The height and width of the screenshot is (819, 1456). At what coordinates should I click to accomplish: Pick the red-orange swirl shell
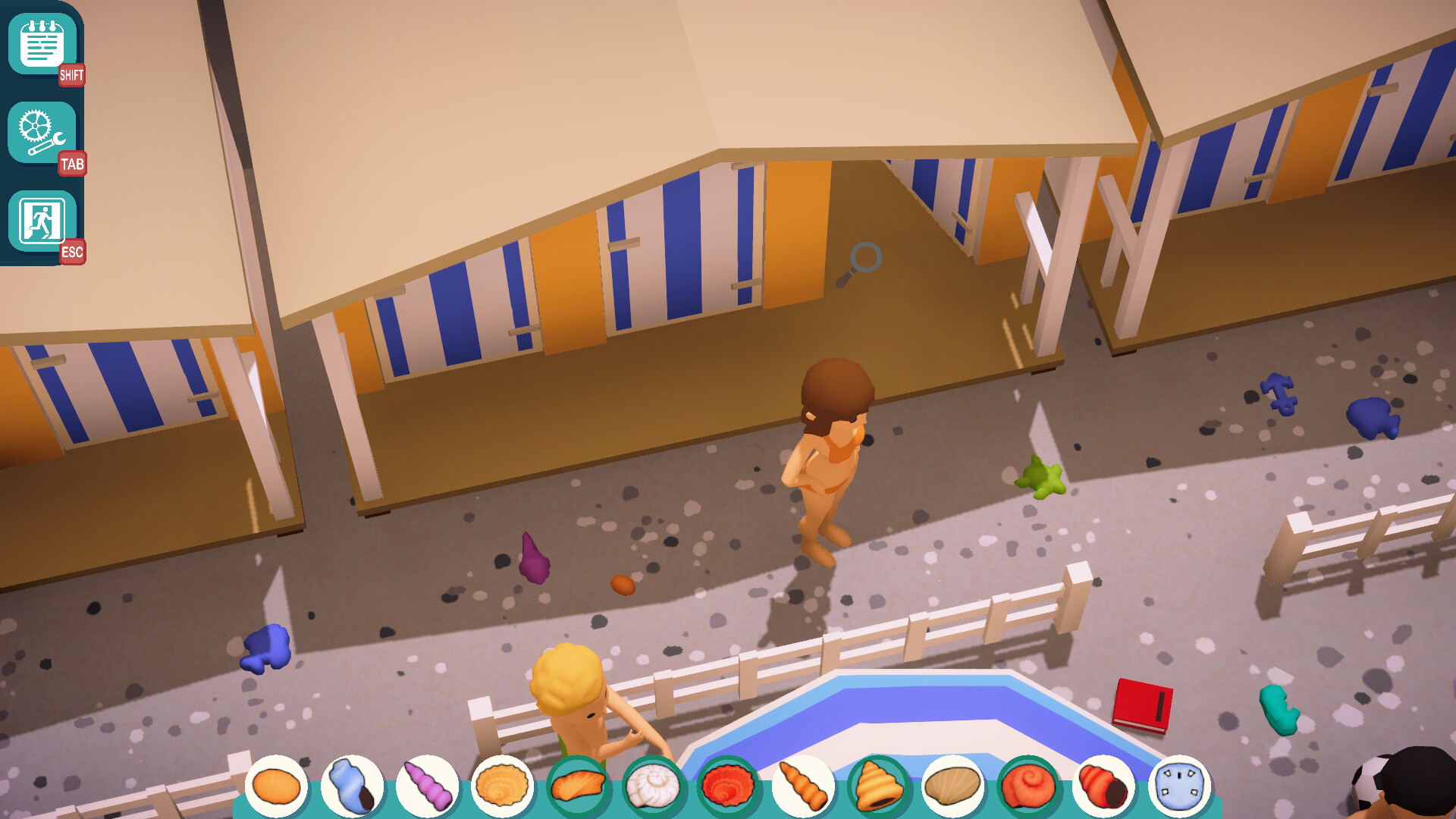coord(1028,786)
